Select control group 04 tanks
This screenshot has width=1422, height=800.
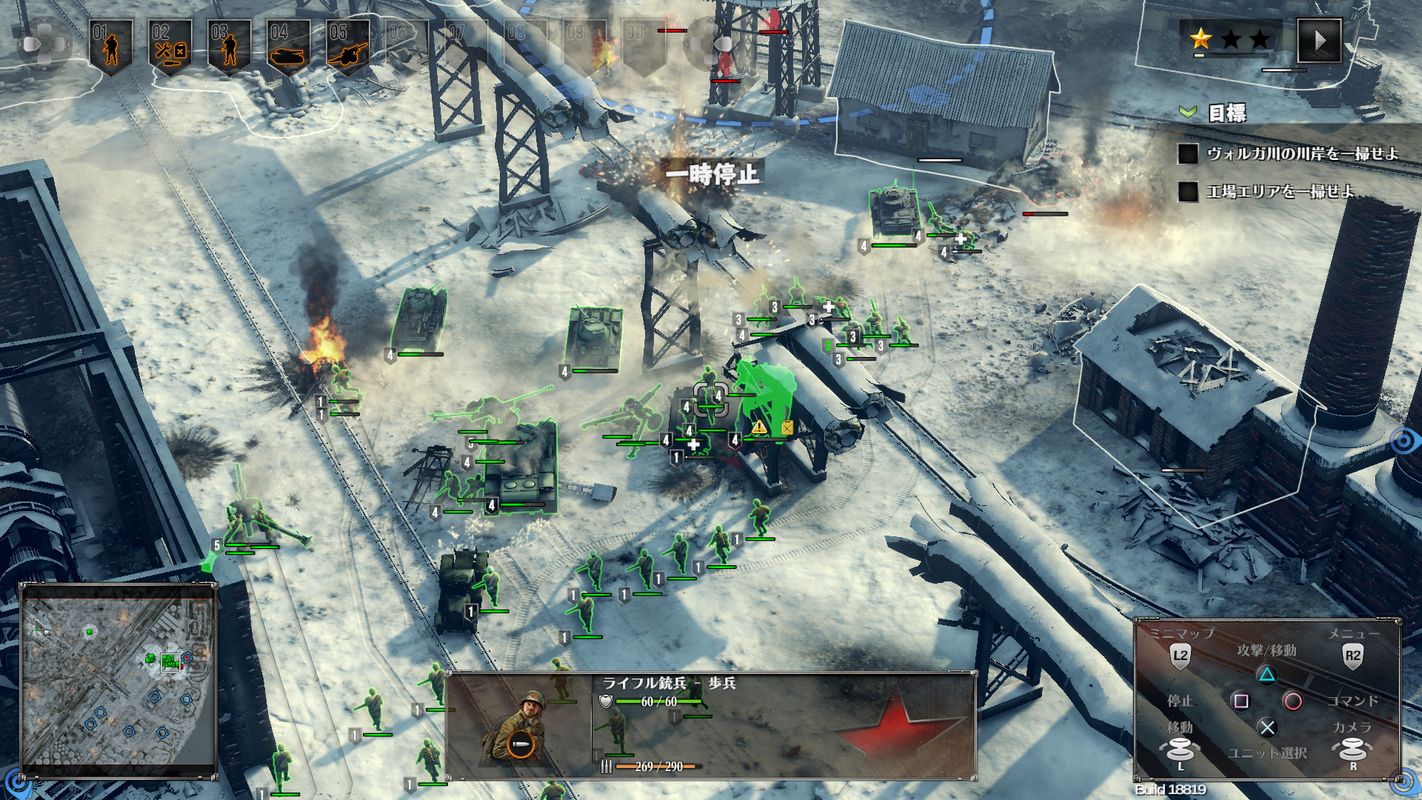(288, 44)
